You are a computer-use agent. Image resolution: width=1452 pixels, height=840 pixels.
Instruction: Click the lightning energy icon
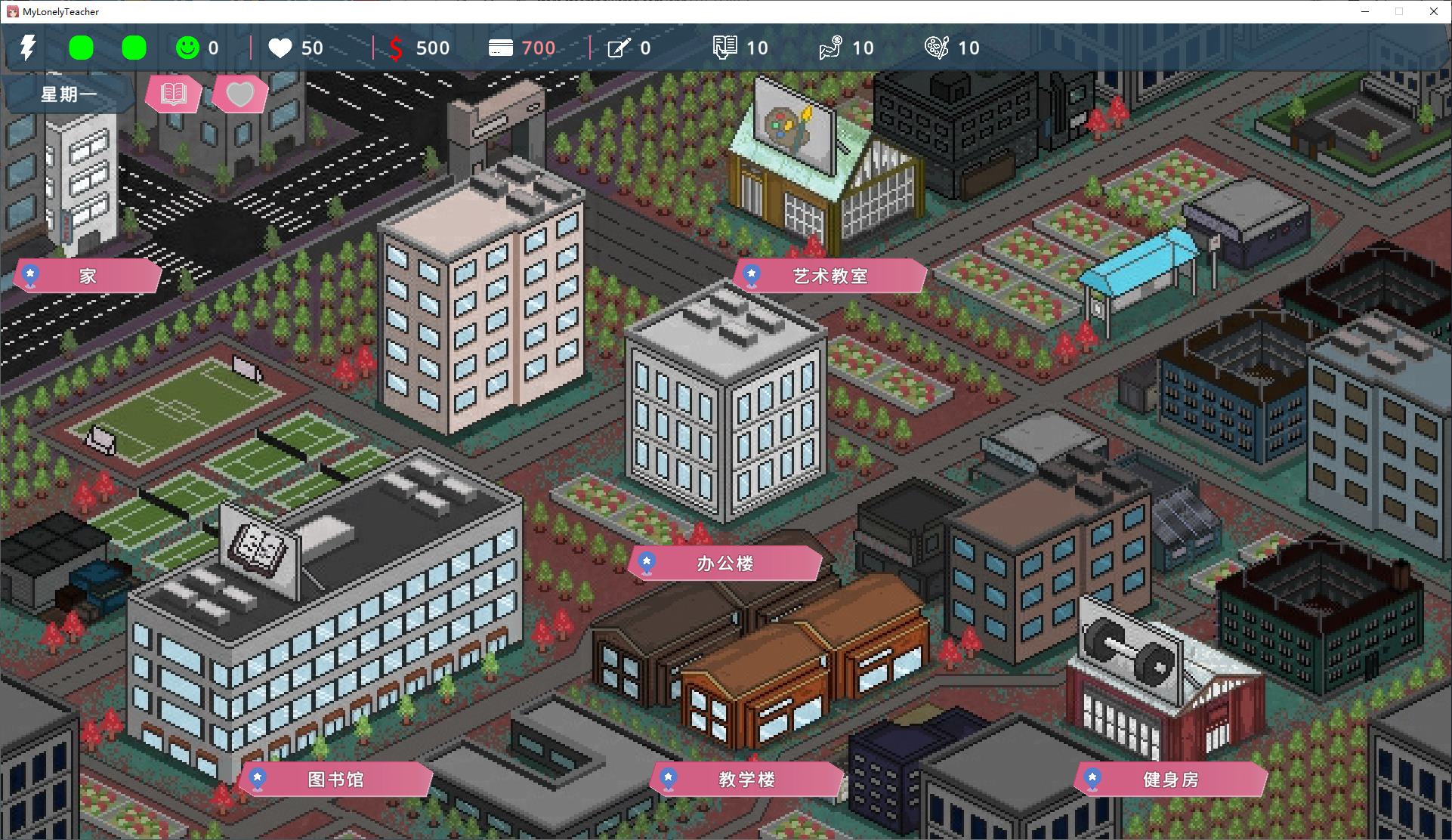(28, 48)
